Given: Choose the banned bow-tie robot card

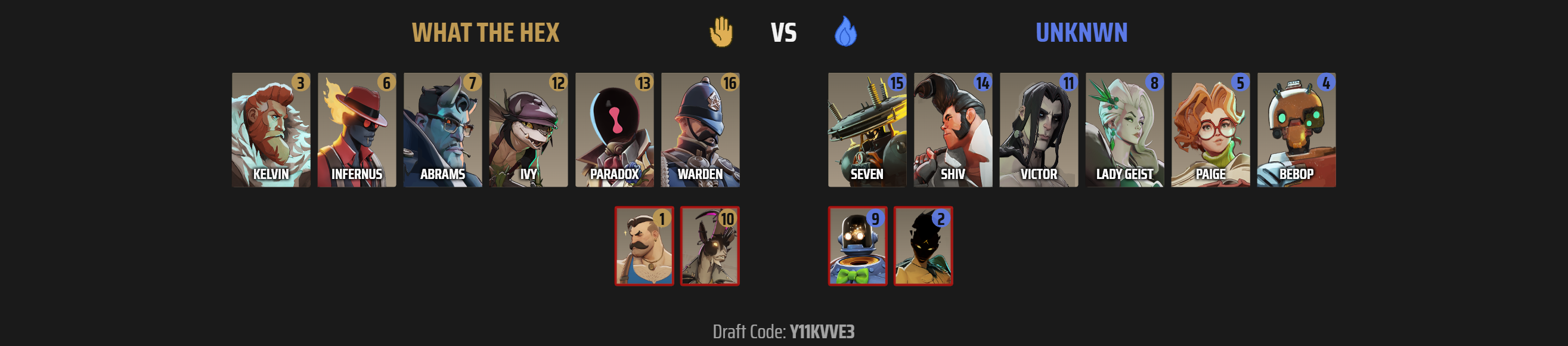Looking at the screenshot, I should 858,246.
